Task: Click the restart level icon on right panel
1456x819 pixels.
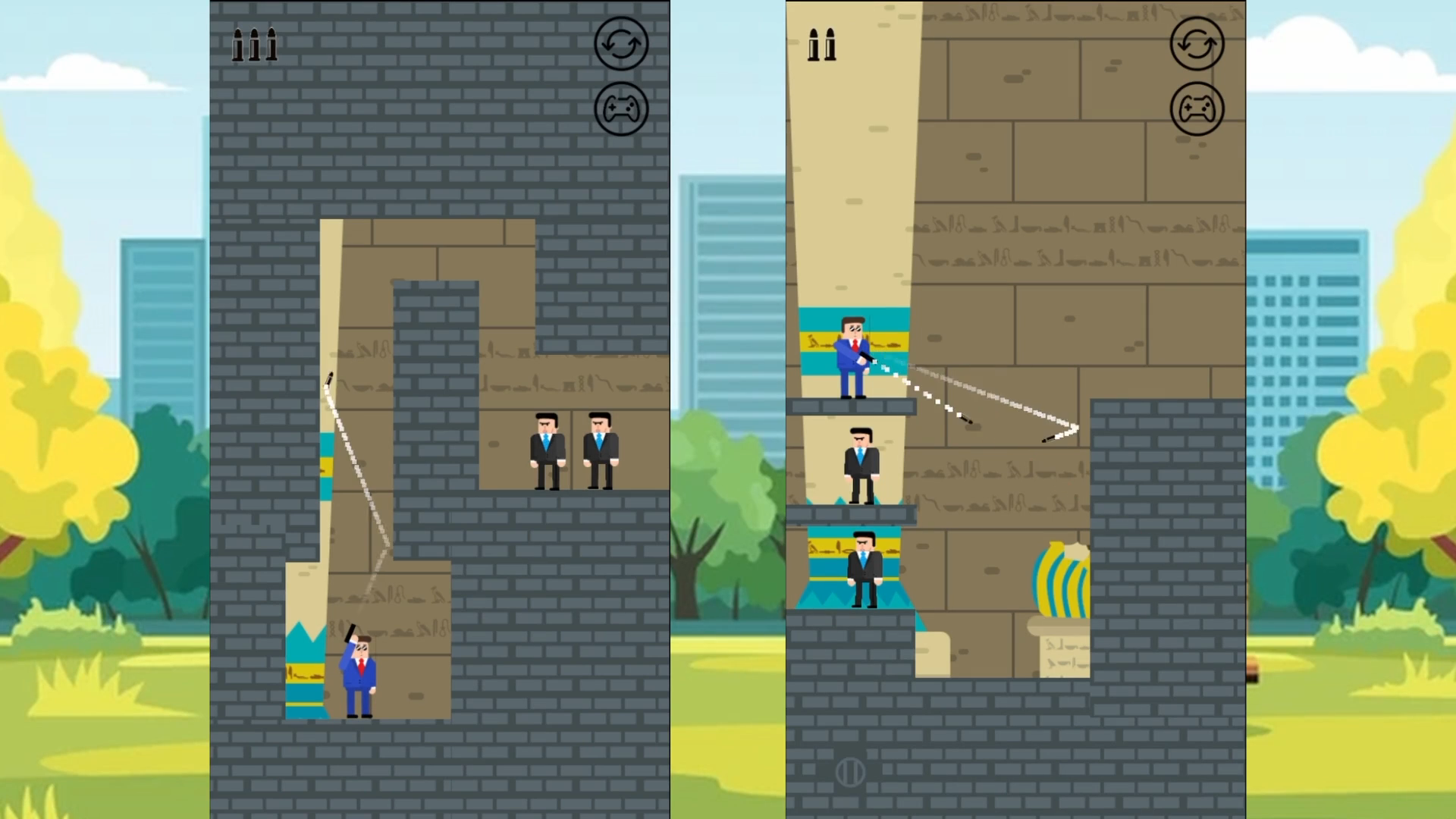Action: coord(1196,43)
